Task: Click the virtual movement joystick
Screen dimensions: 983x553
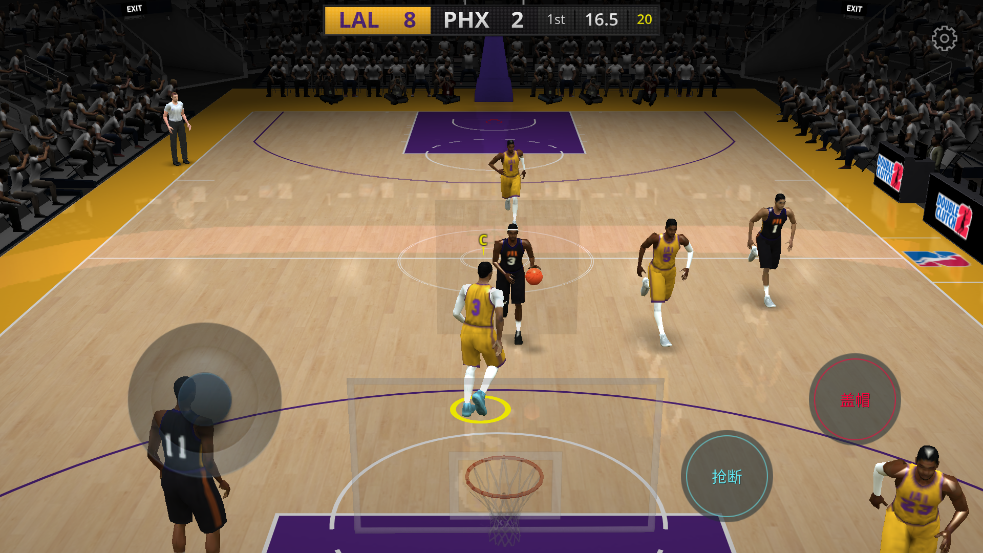Action: coord(204,399)
